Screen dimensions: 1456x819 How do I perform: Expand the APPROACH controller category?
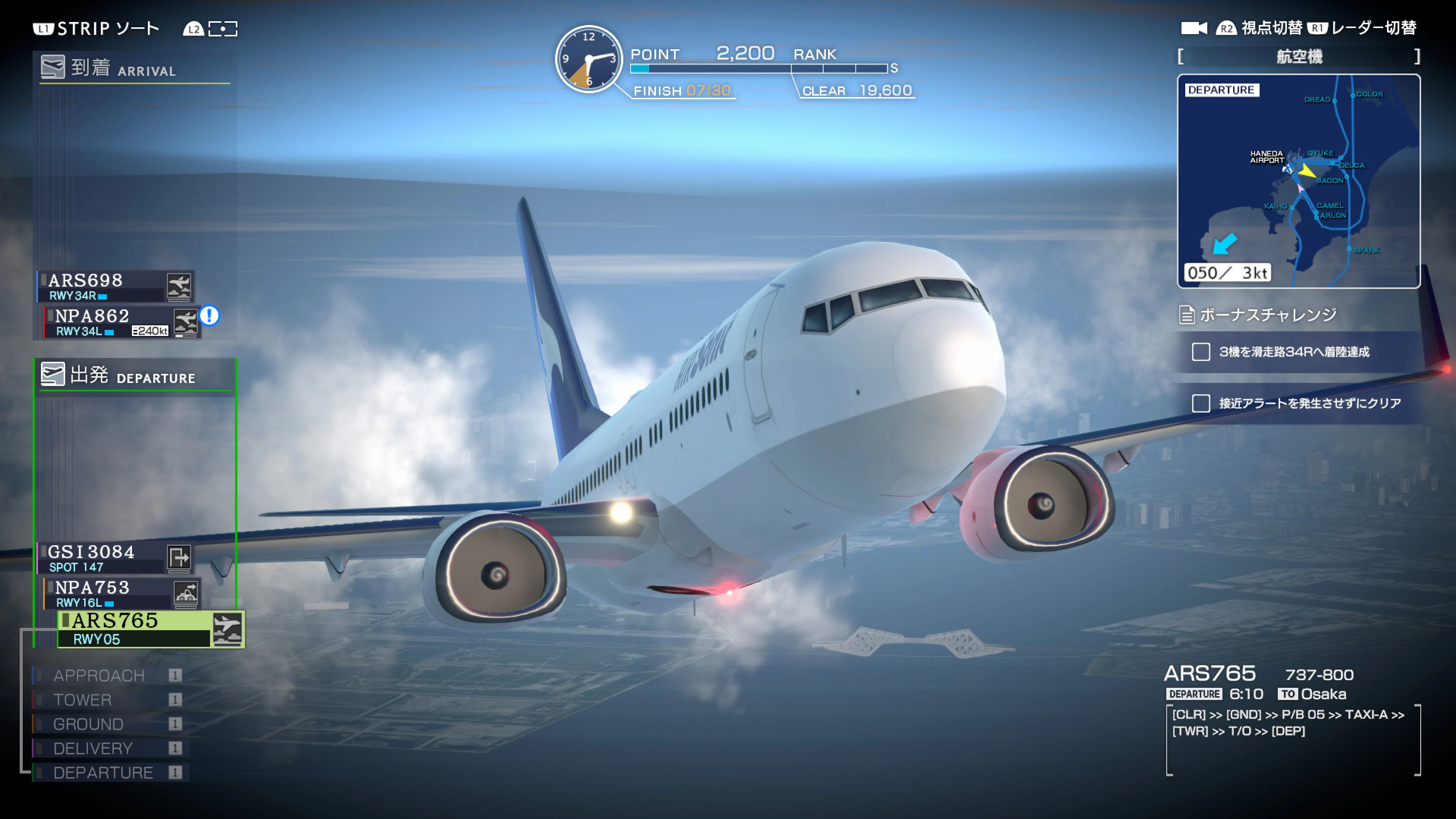(98, 675)
